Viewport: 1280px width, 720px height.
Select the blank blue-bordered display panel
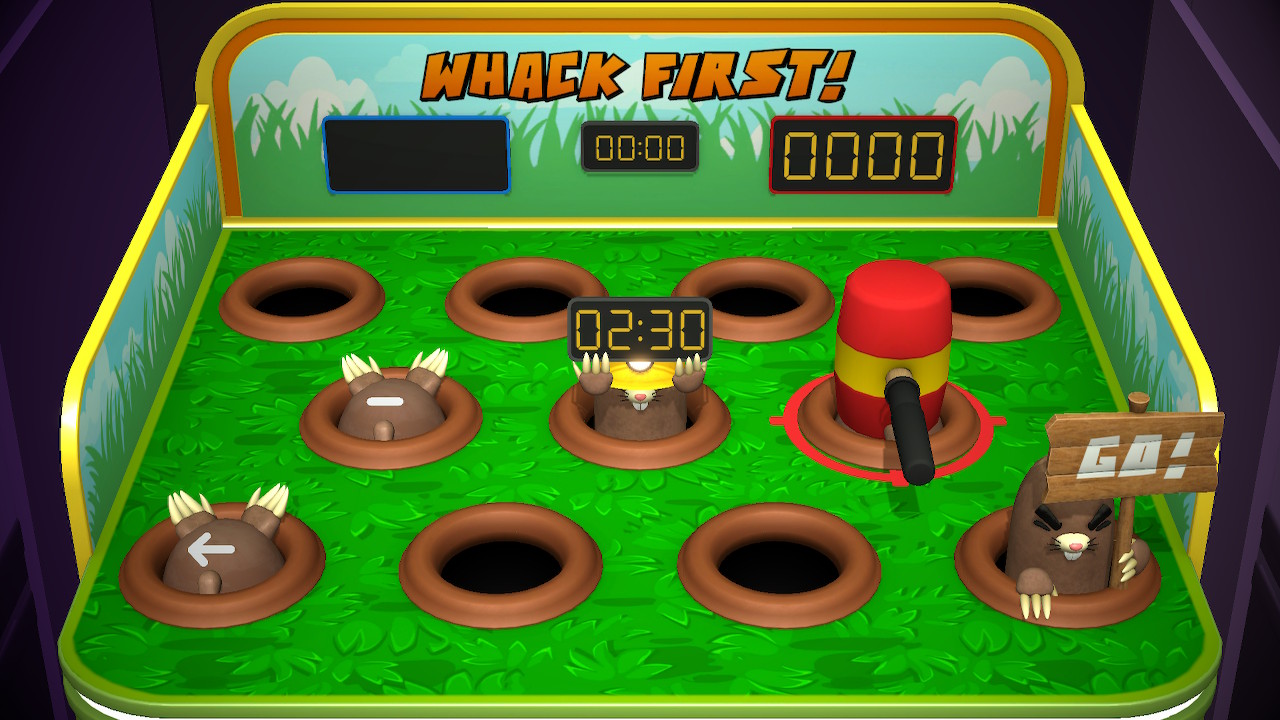416,156
